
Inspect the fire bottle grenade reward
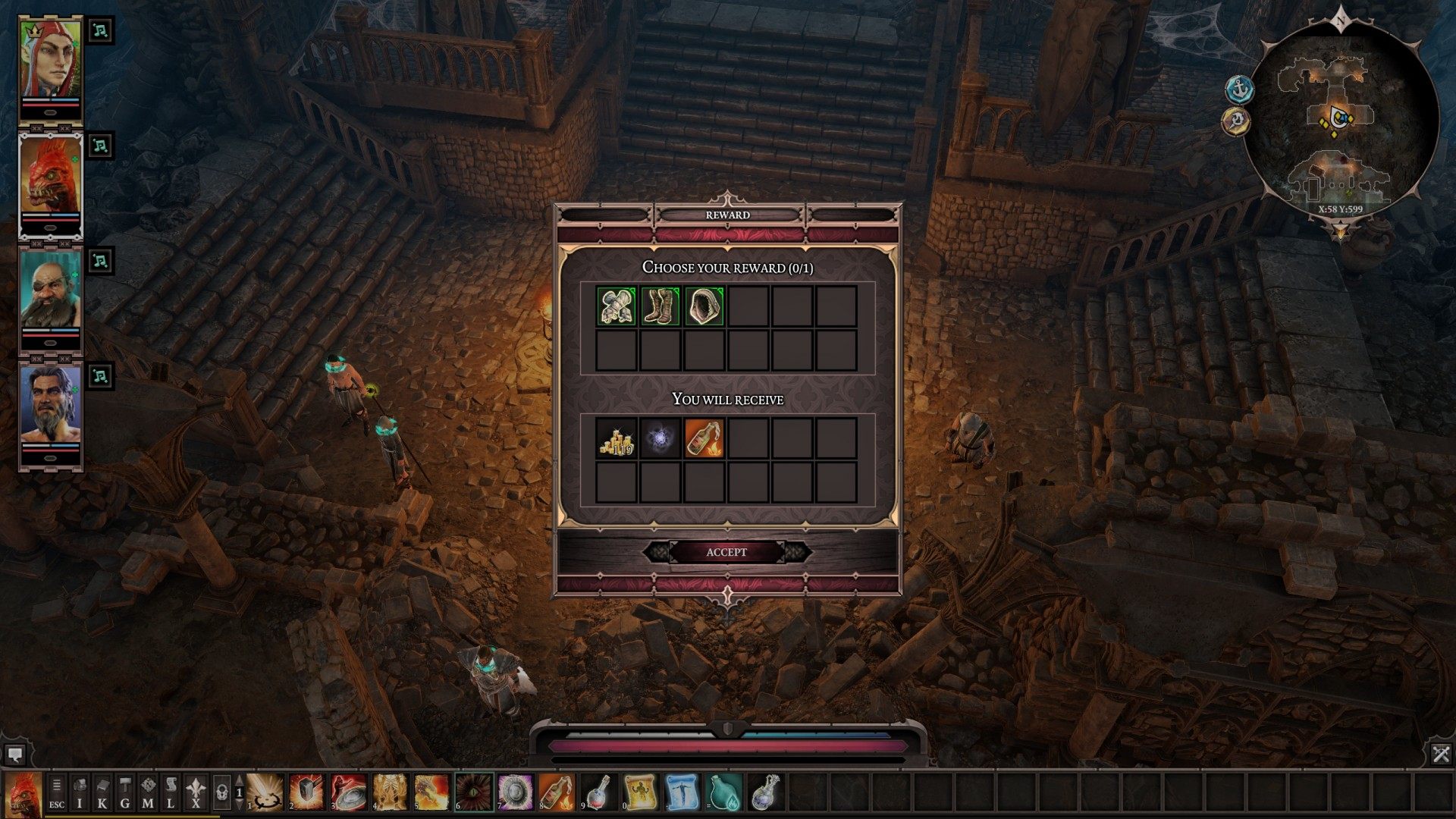(x=704, y=439)
